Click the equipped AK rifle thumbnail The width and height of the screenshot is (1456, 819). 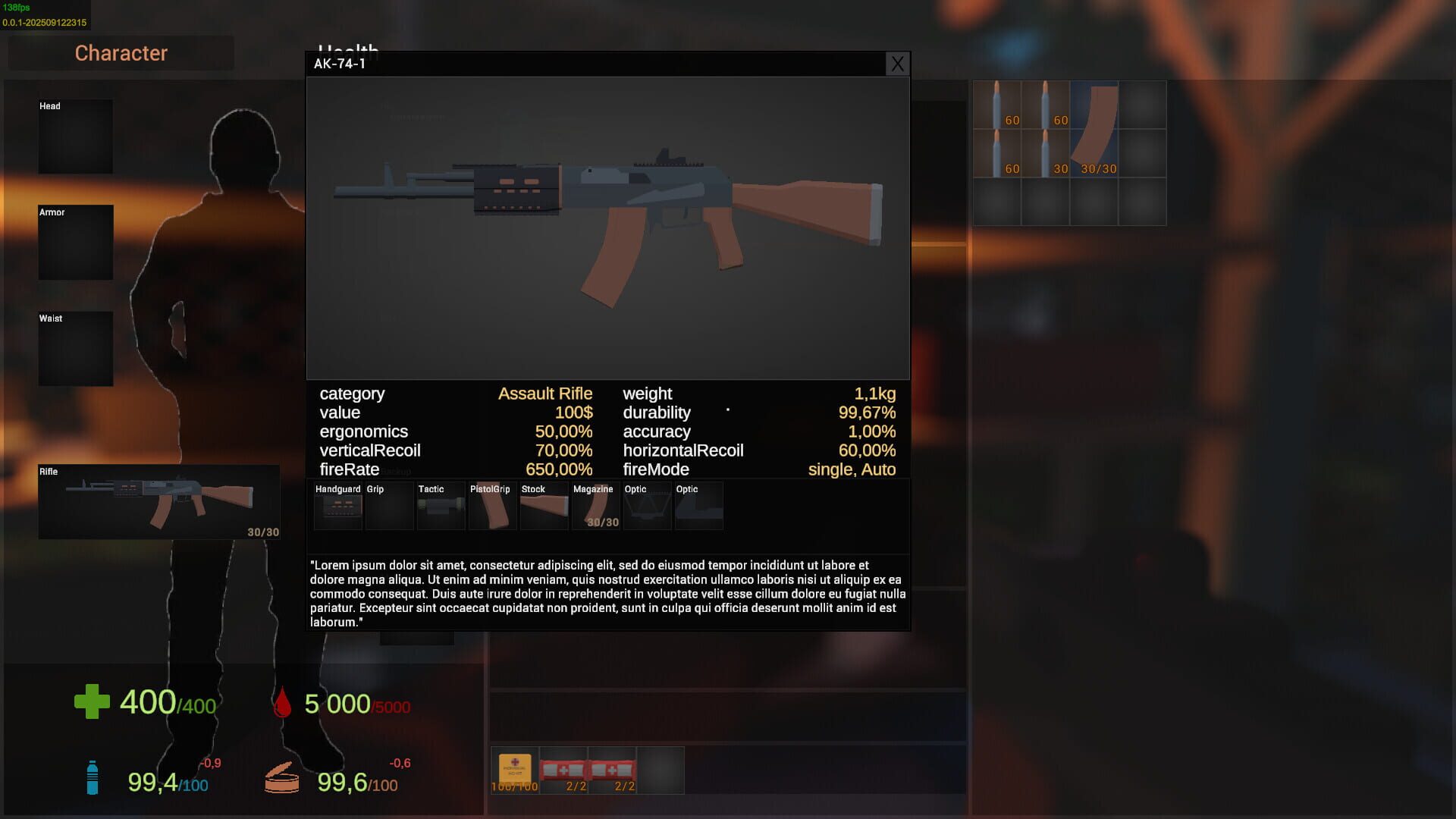click(159, 500)
